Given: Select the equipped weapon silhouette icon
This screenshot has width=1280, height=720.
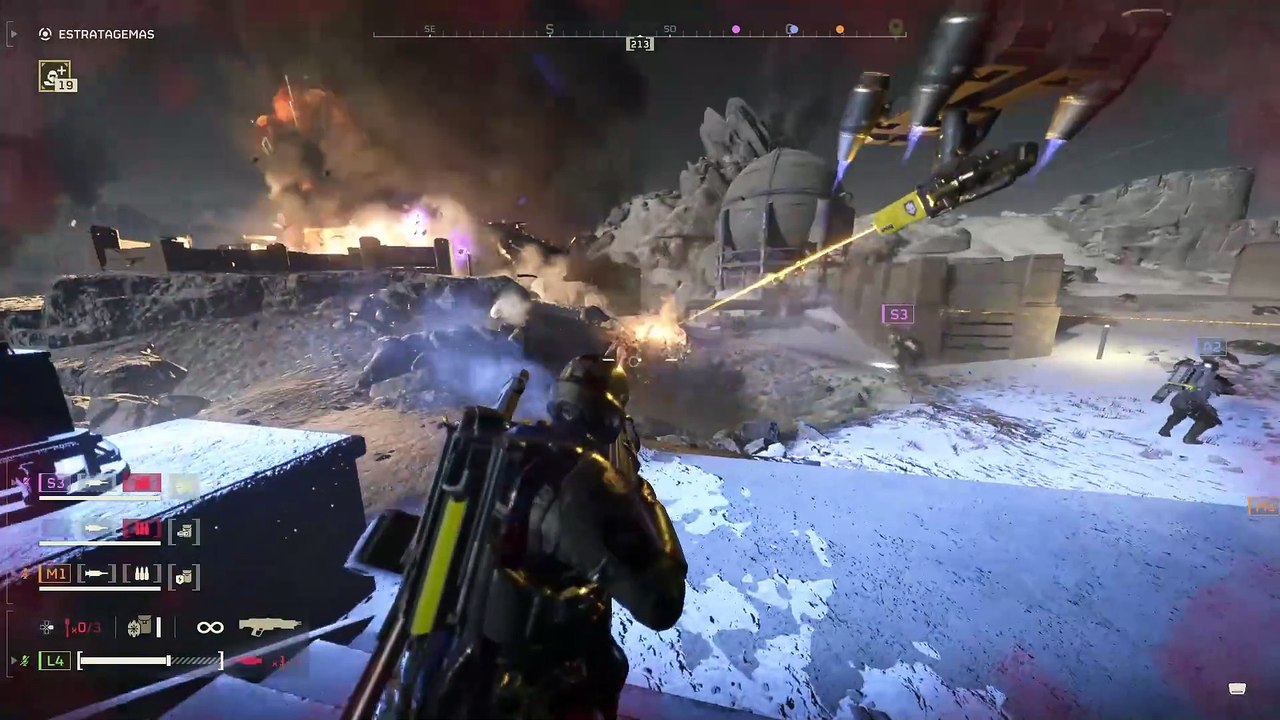Looking at the screenshot, I should 269,626.
